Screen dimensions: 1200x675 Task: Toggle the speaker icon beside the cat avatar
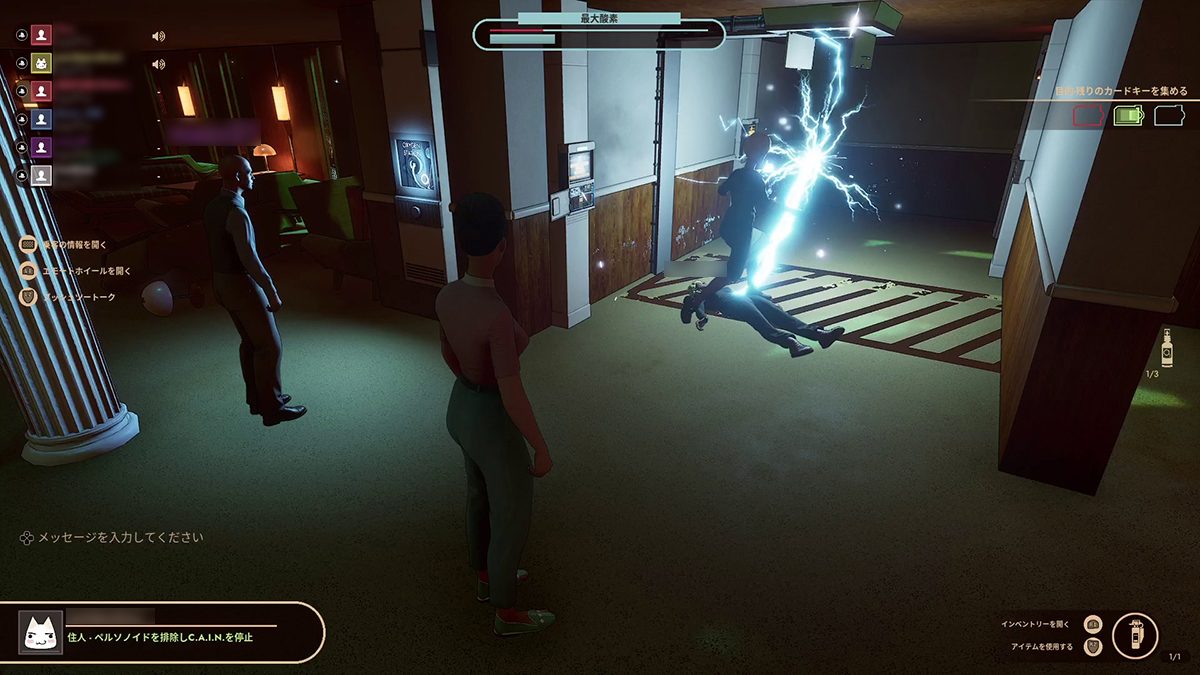click(158, 64)
